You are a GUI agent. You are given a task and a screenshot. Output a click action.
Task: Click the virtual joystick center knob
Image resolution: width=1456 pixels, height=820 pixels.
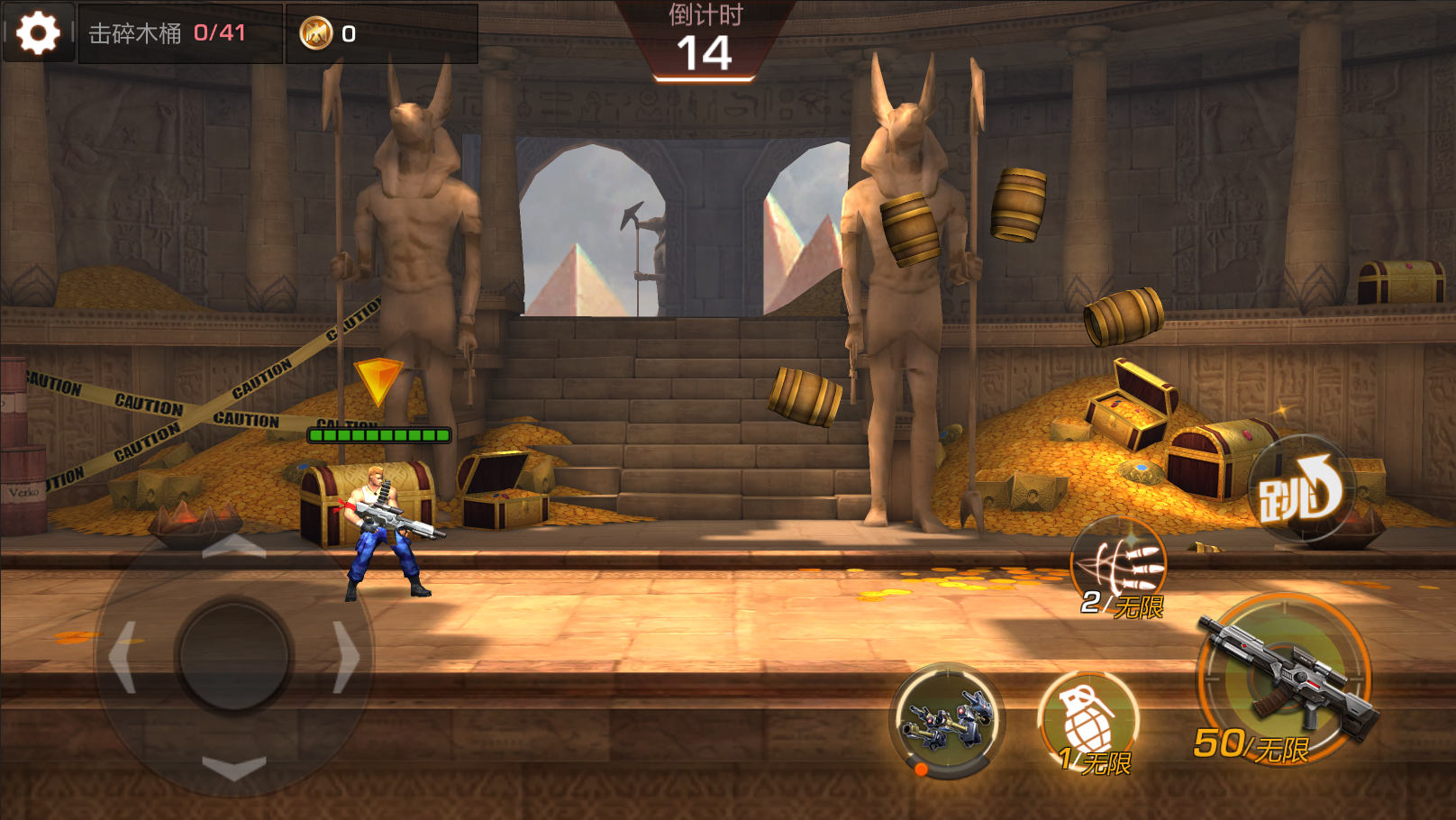pyautogui.click(x=234, y=657)
